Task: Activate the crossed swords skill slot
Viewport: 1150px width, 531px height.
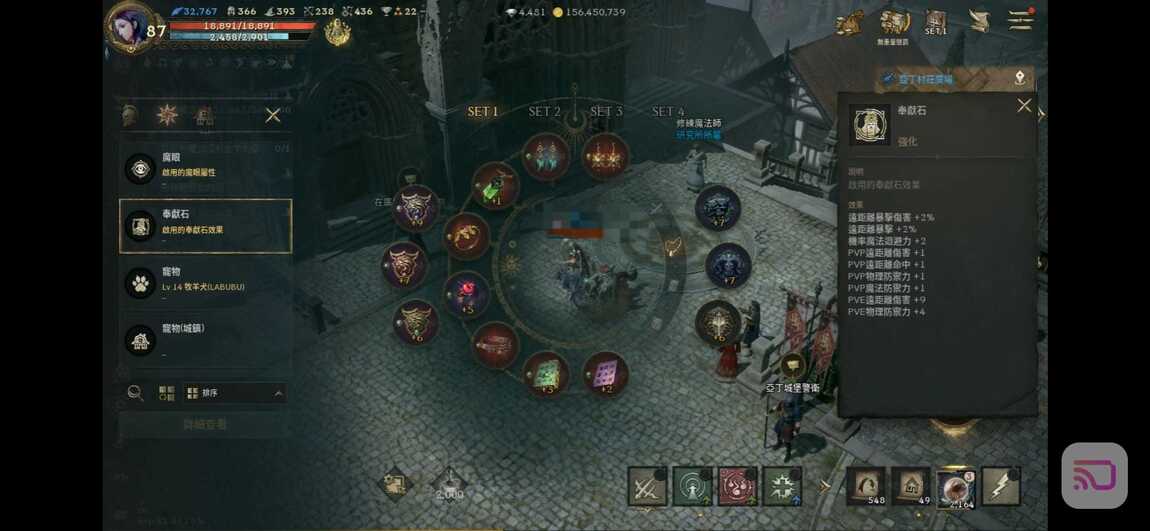Action: click(647, 487)
